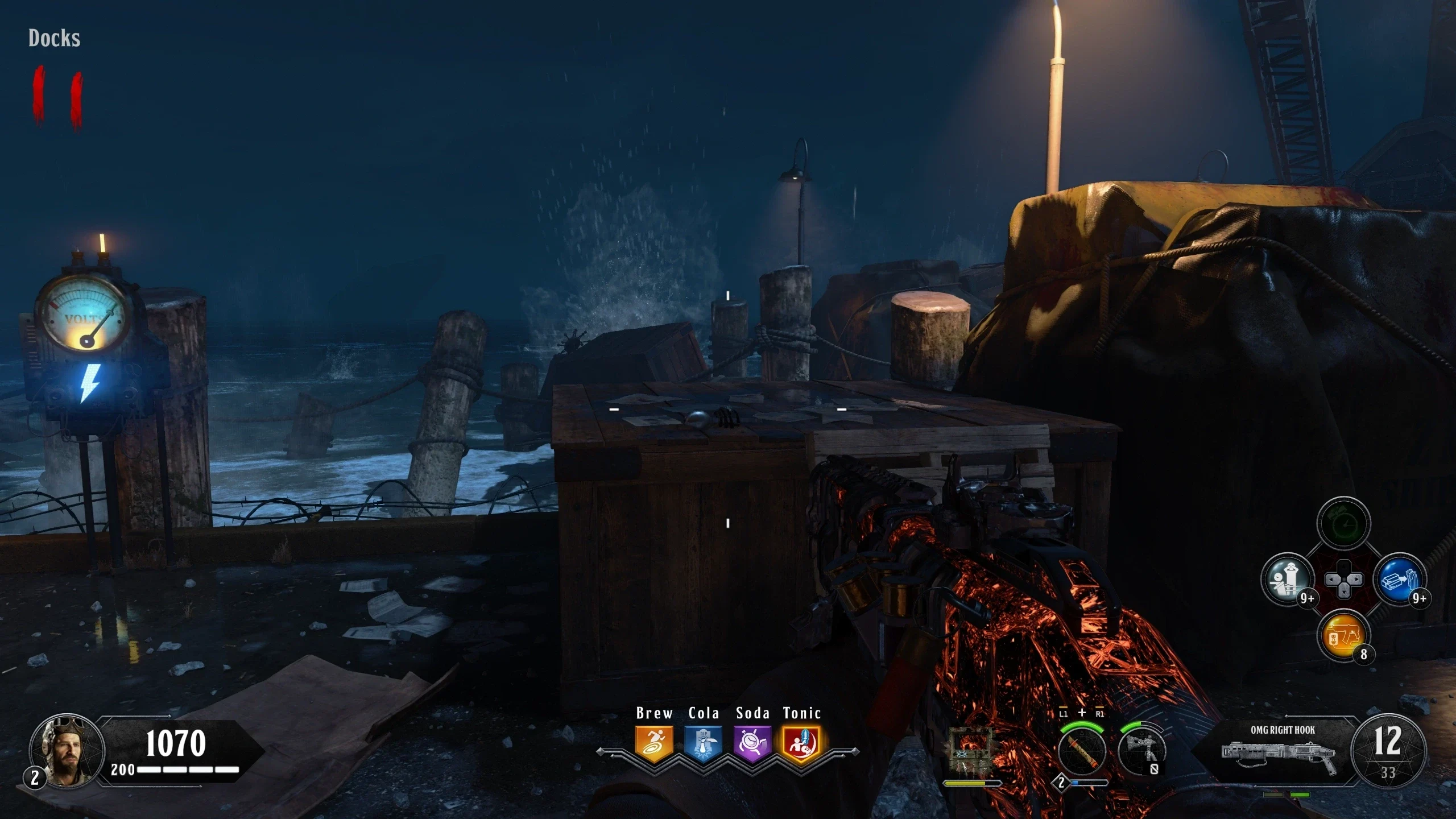Select the OMG Right Hook weapon panel
The width and height of the screenshot is (1456, 819).
click(x=1279, y=751)
